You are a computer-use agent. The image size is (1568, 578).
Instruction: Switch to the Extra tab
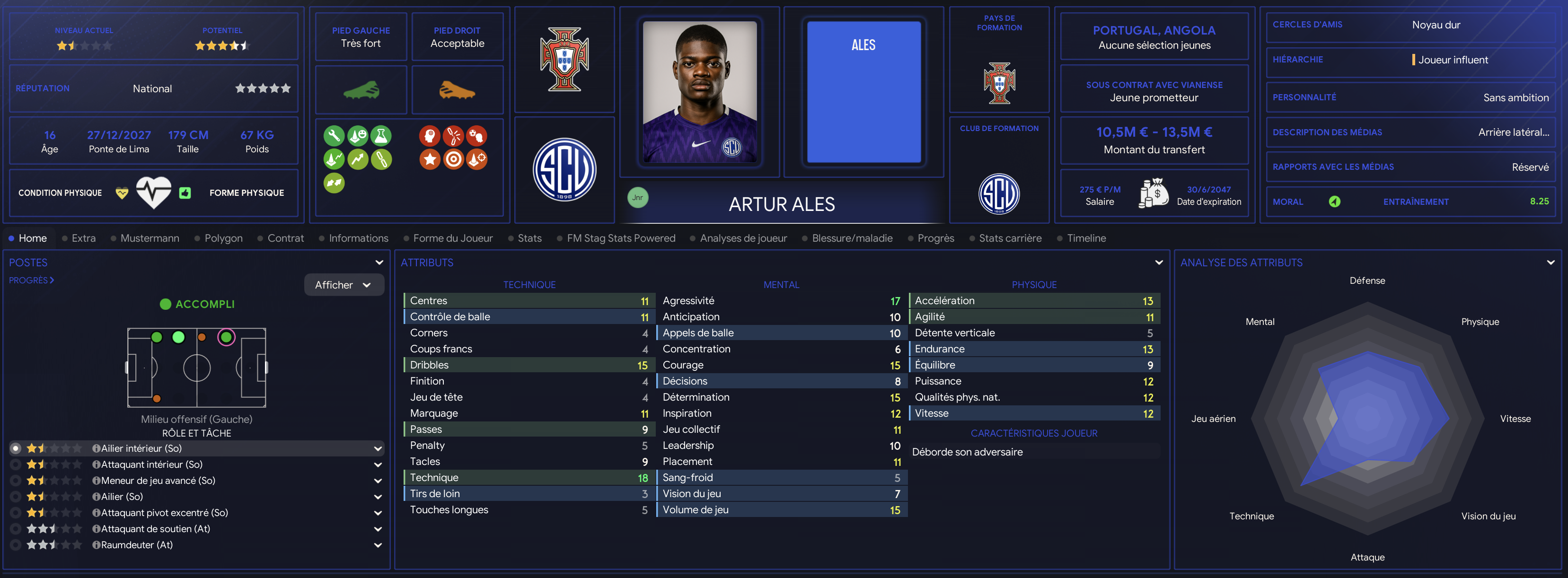[83, 238]
